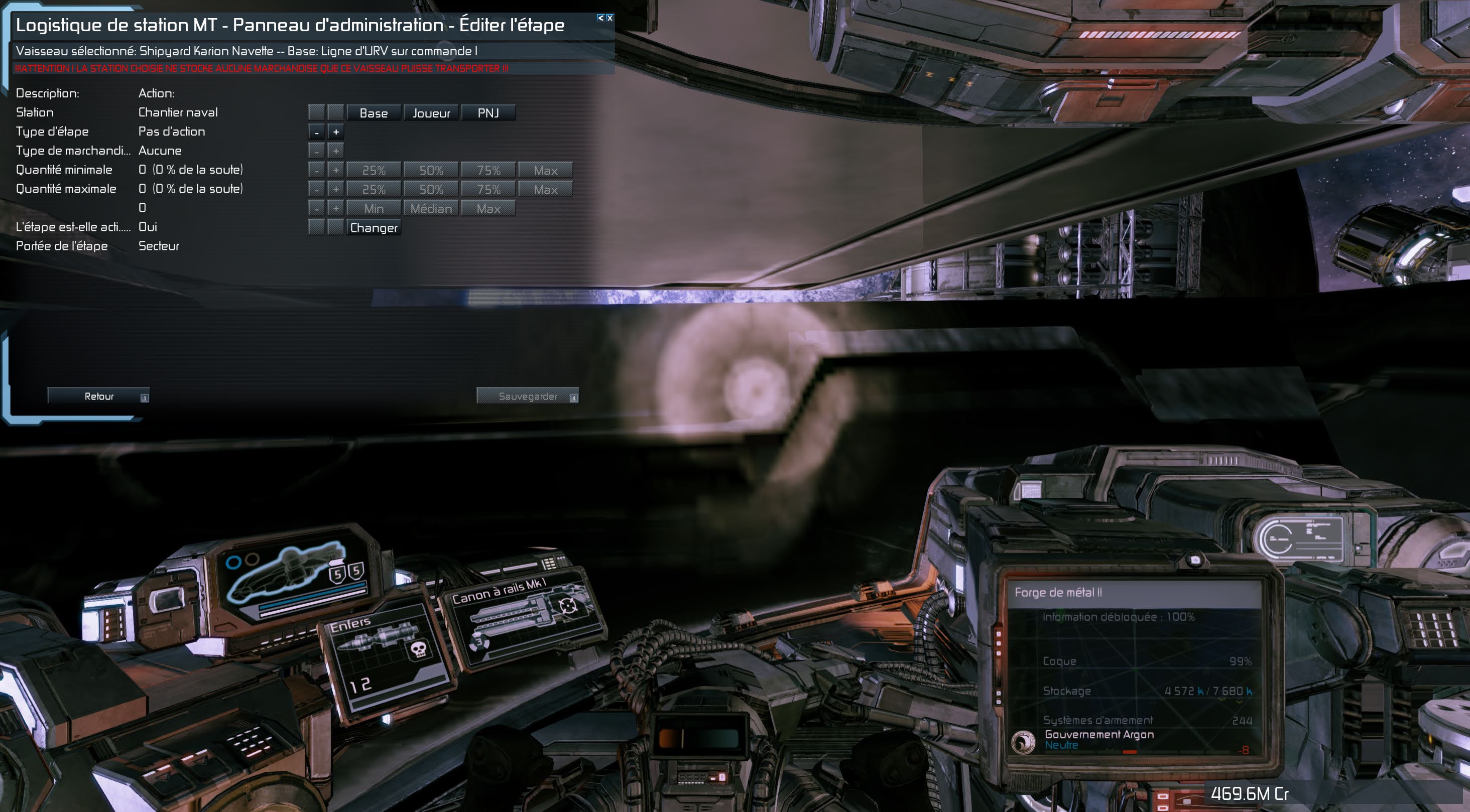The width and height of the screenshot is (1470, 812).
Task: Choose the Joueur station filter
Action: point(431,113)
